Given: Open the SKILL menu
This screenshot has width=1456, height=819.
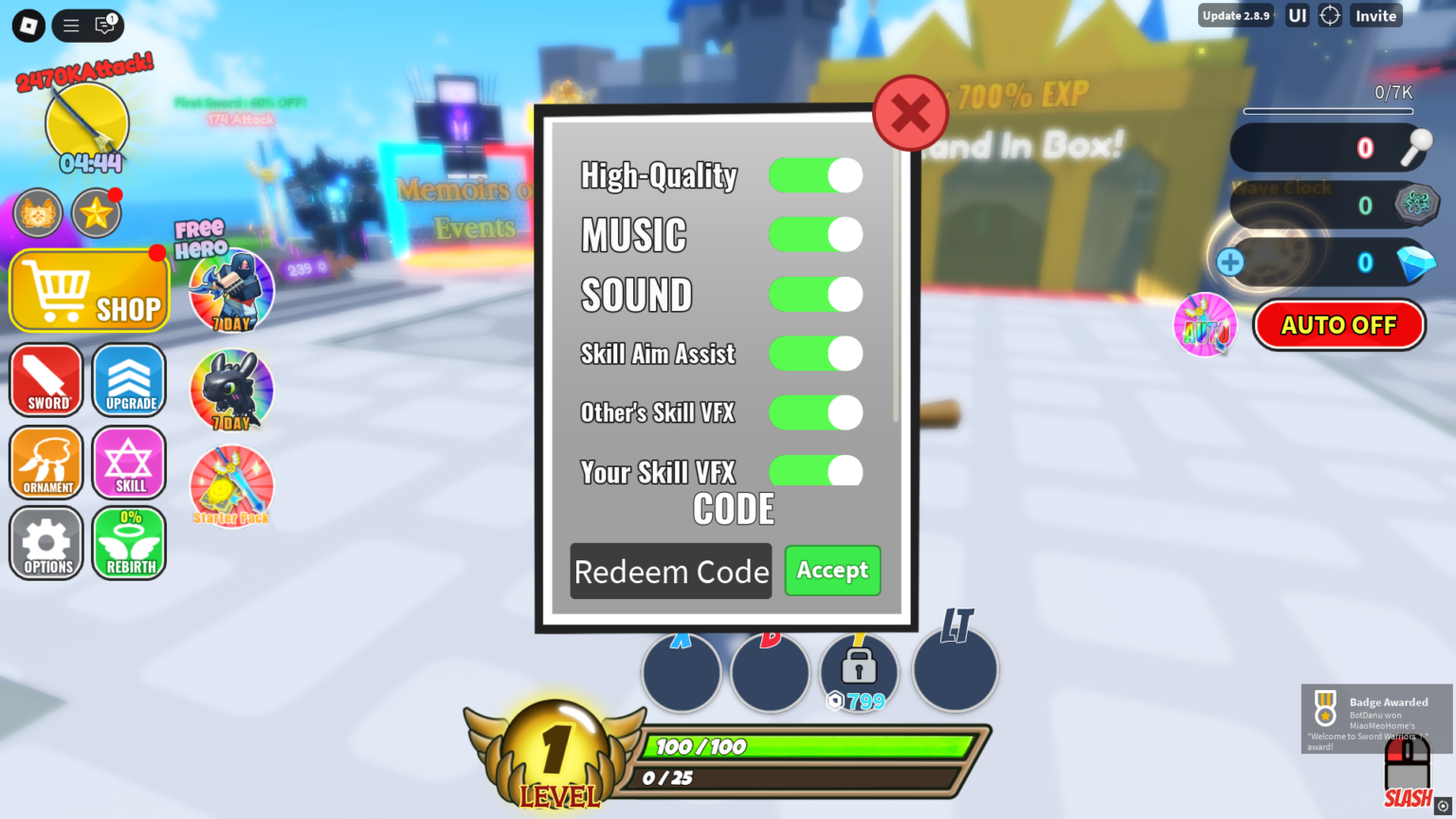Looking at the screenshot, I should coord(129,463).
